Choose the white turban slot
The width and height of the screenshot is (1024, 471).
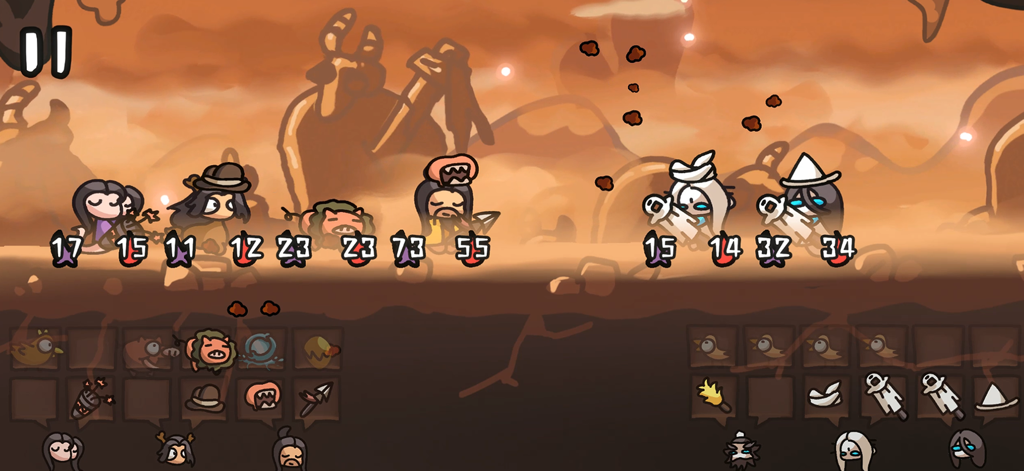click(x=826, y=395)
